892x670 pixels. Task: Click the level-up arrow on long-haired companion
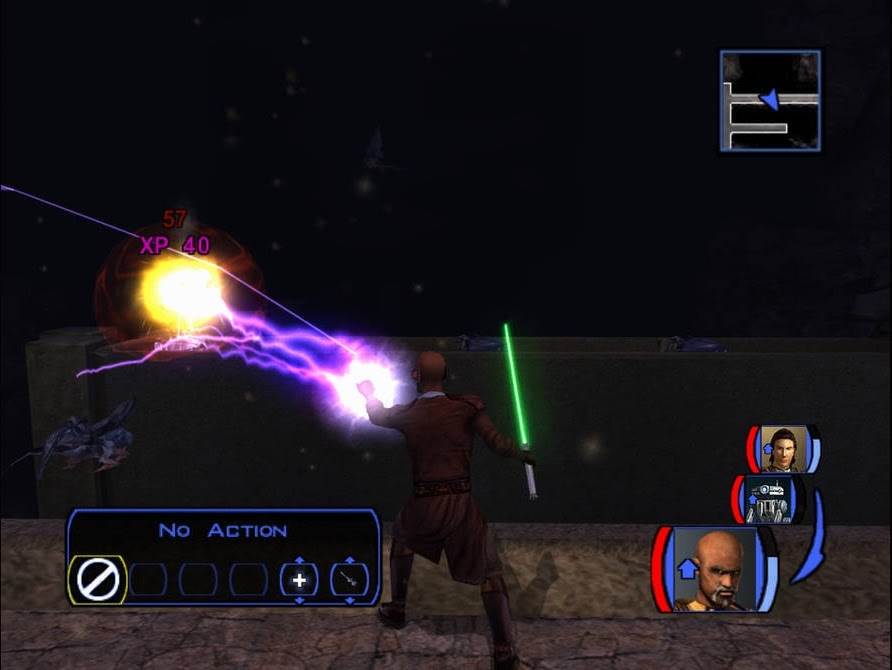[766, 450]
